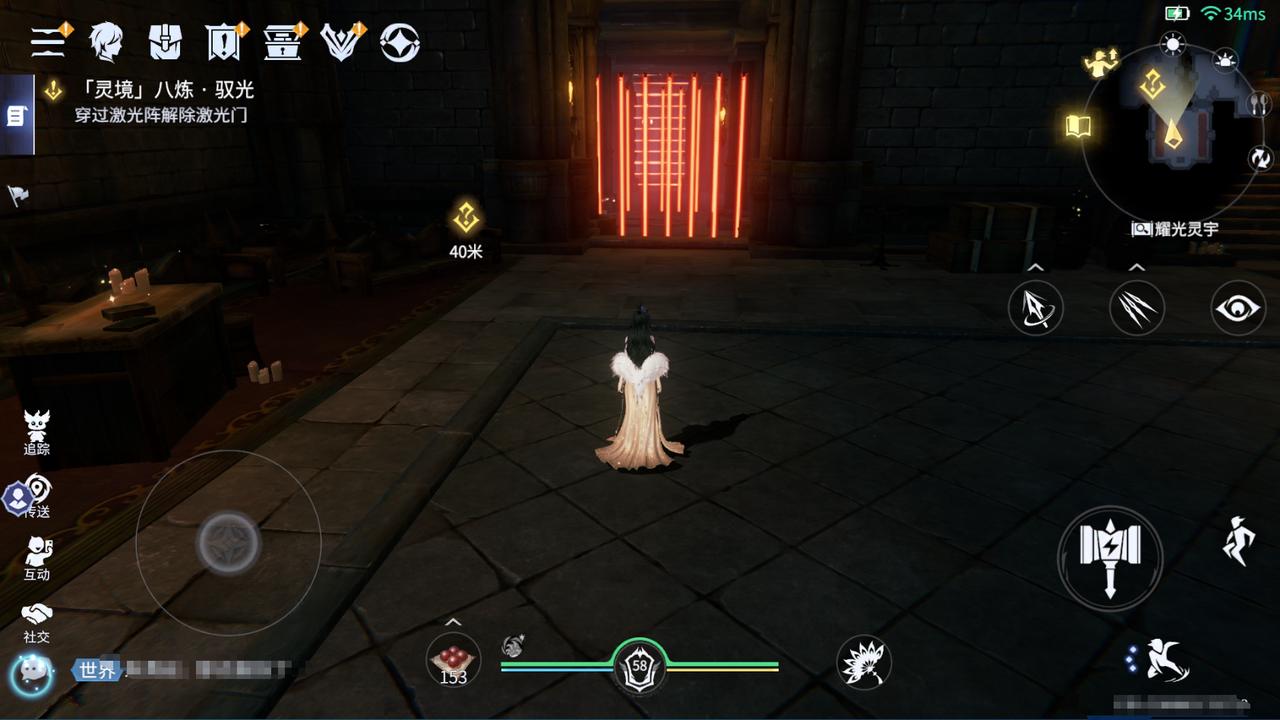Activate the hammer lightning attack button
The image size is (1280, 720).
[x=1110, y=558]
